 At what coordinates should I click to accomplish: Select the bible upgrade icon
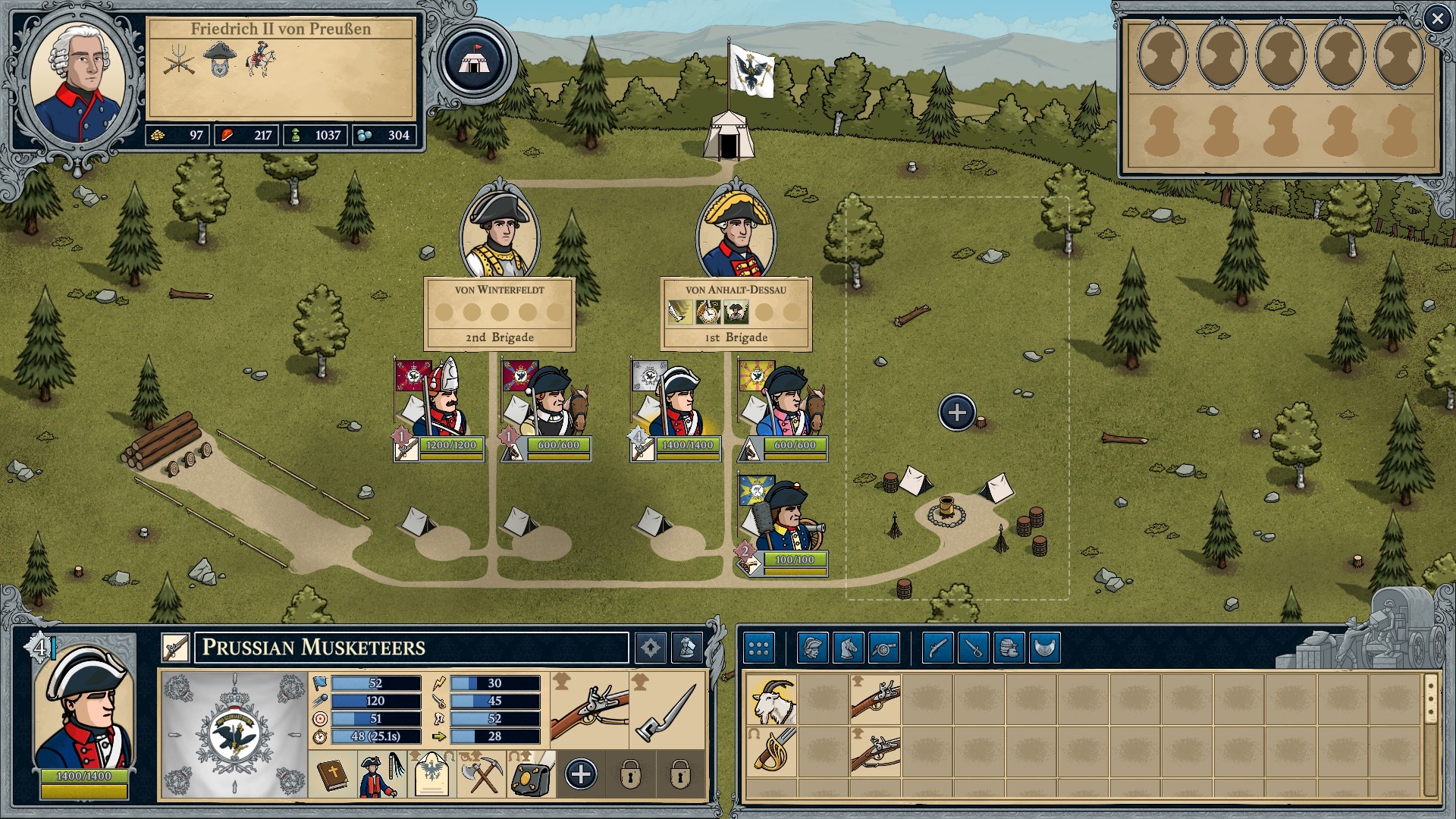pos(332,774)
